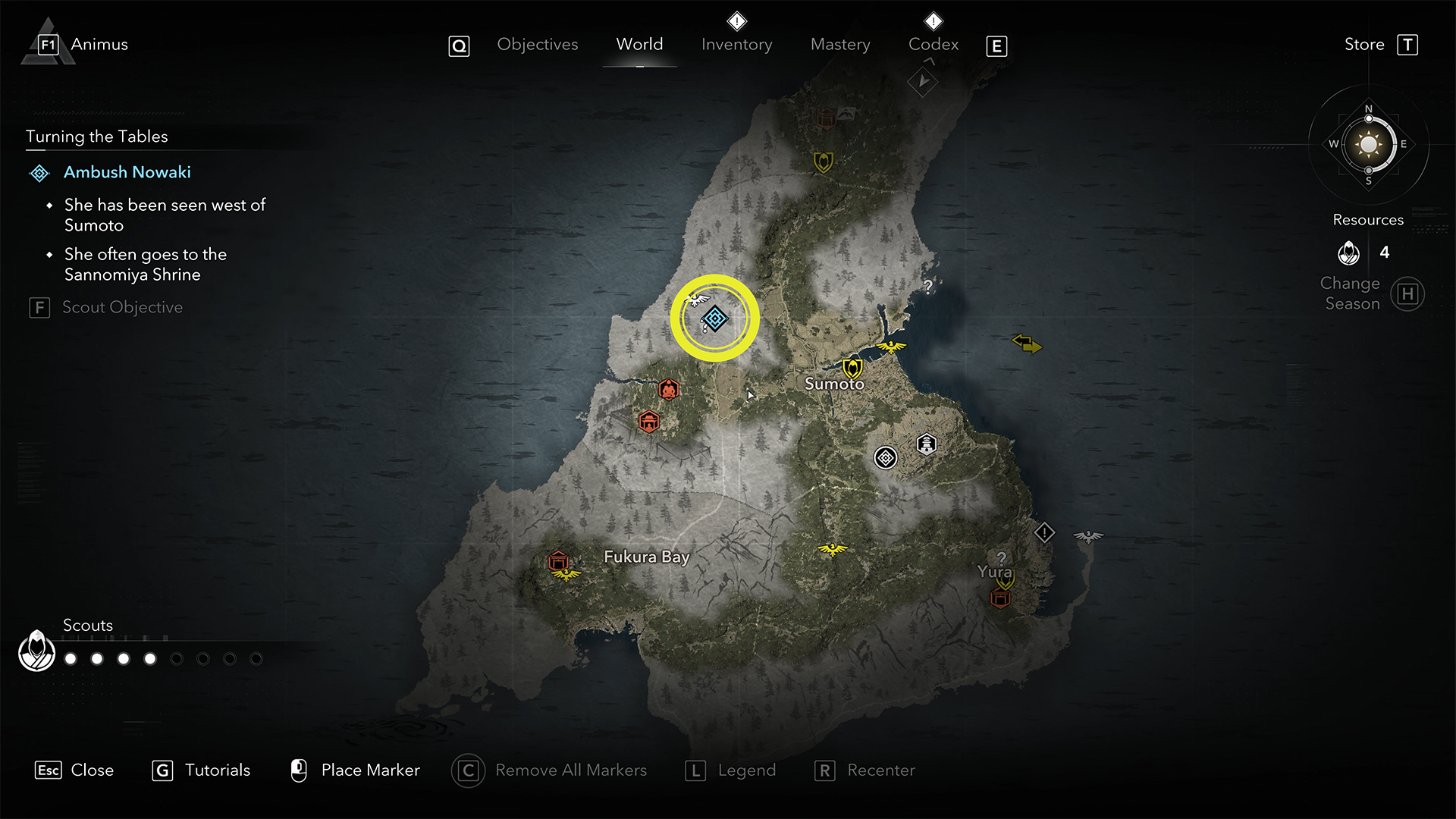Image resolution: width=1456 pixels, height=819 pixels.
Task: Open the Inventory tab
Action: [x=736, y=45]
